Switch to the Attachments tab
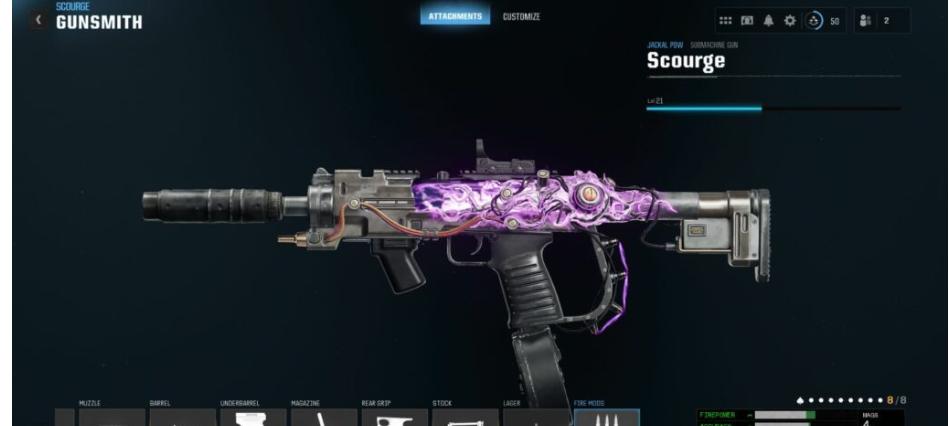949x426 pixels. (455, 17)
